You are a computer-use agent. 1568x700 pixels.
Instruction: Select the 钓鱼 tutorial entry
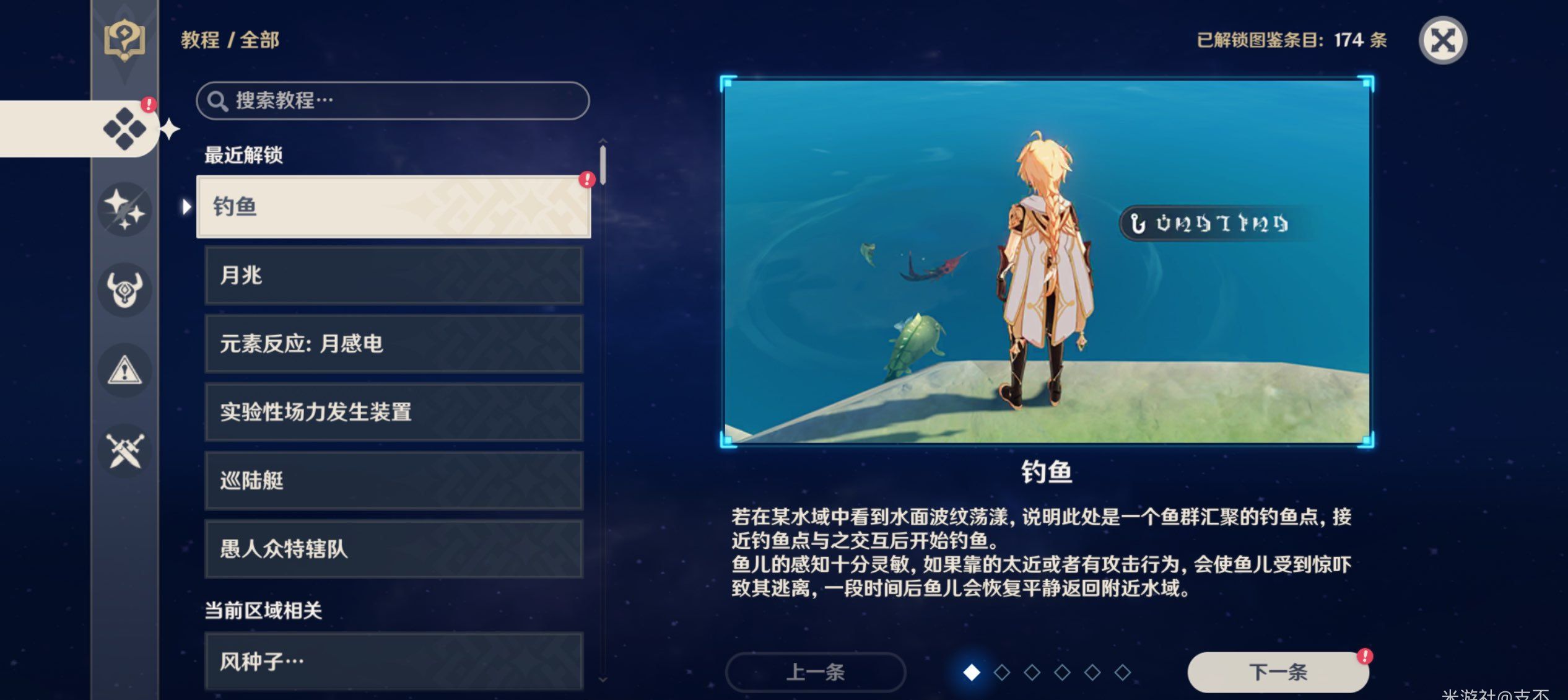393,207
